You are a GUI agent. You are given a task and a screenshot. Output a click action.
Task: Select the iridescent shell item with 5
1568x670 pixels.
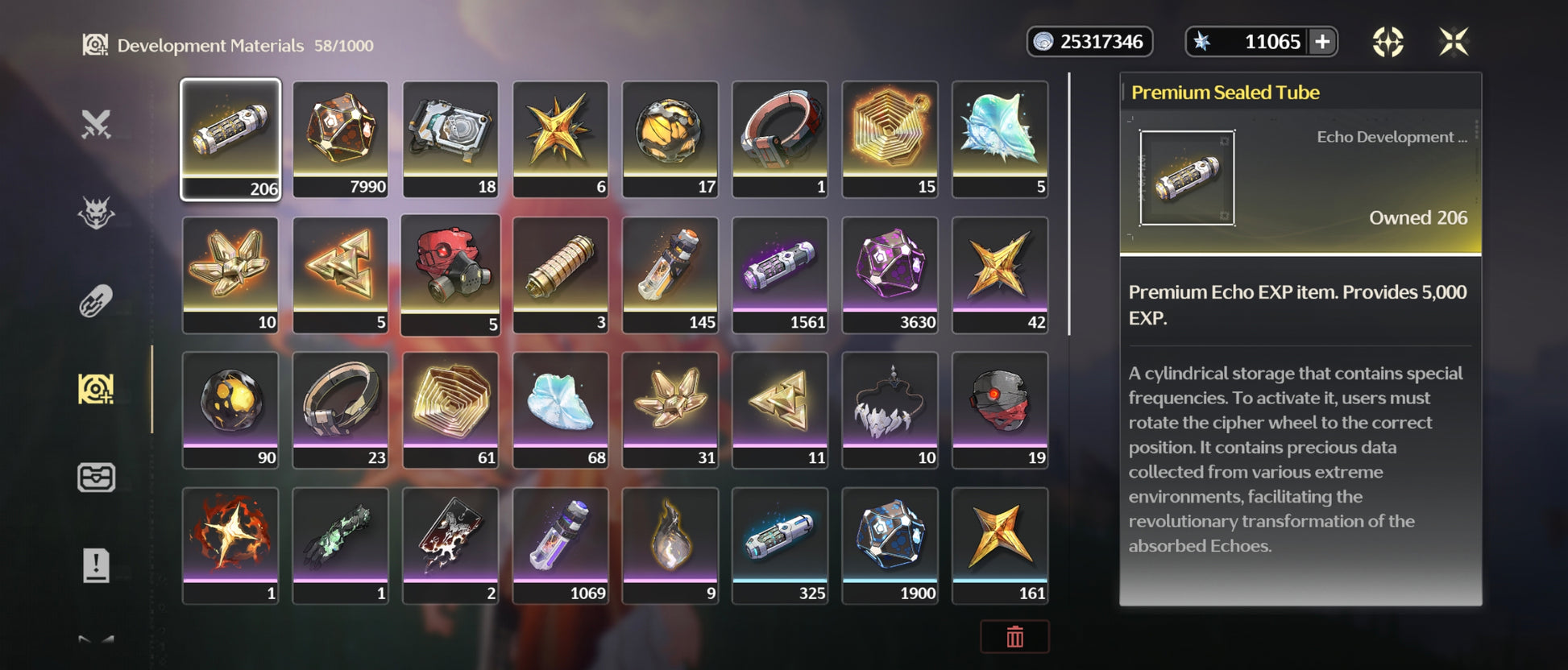(1000, 139)
